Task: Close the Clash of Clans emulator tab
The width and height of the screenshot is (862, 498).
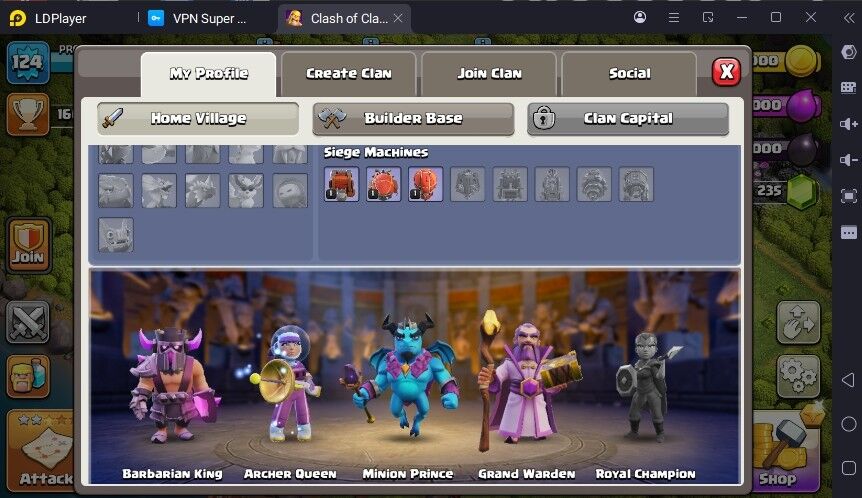Action: [397, 18]
